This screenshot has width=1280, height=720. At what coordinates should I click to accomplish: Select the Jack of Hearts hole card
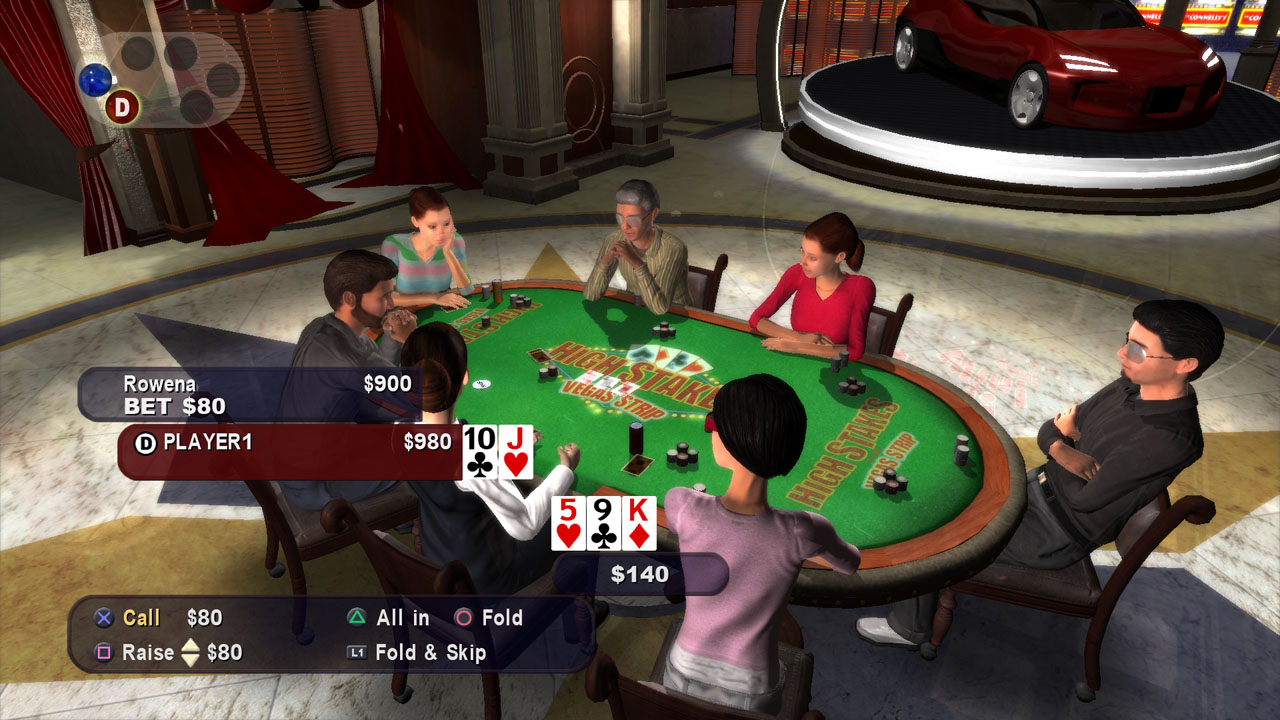click(516, 451)
